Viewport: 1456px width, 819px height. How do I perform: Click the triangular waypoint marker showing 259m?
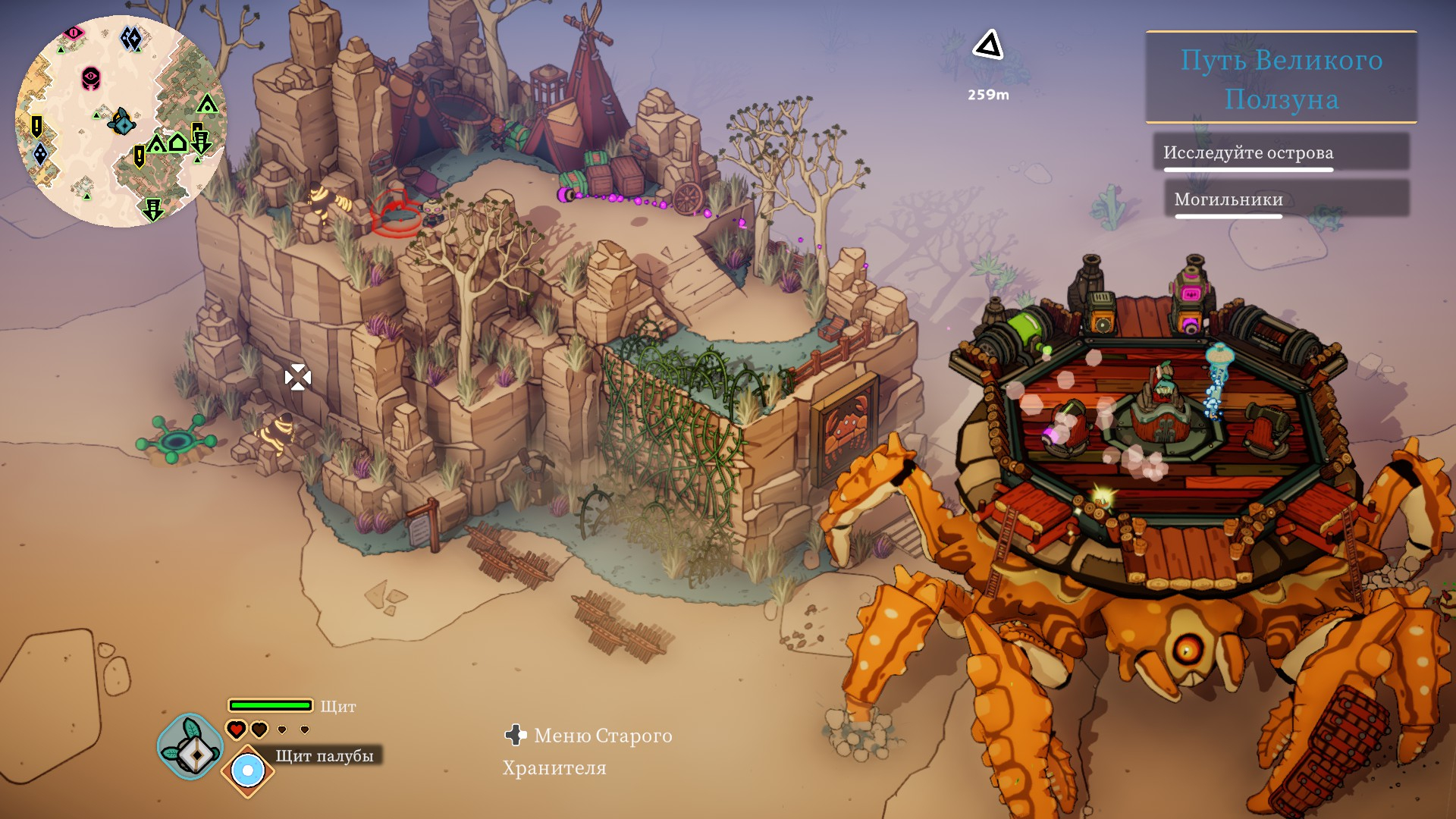point(988,46)
